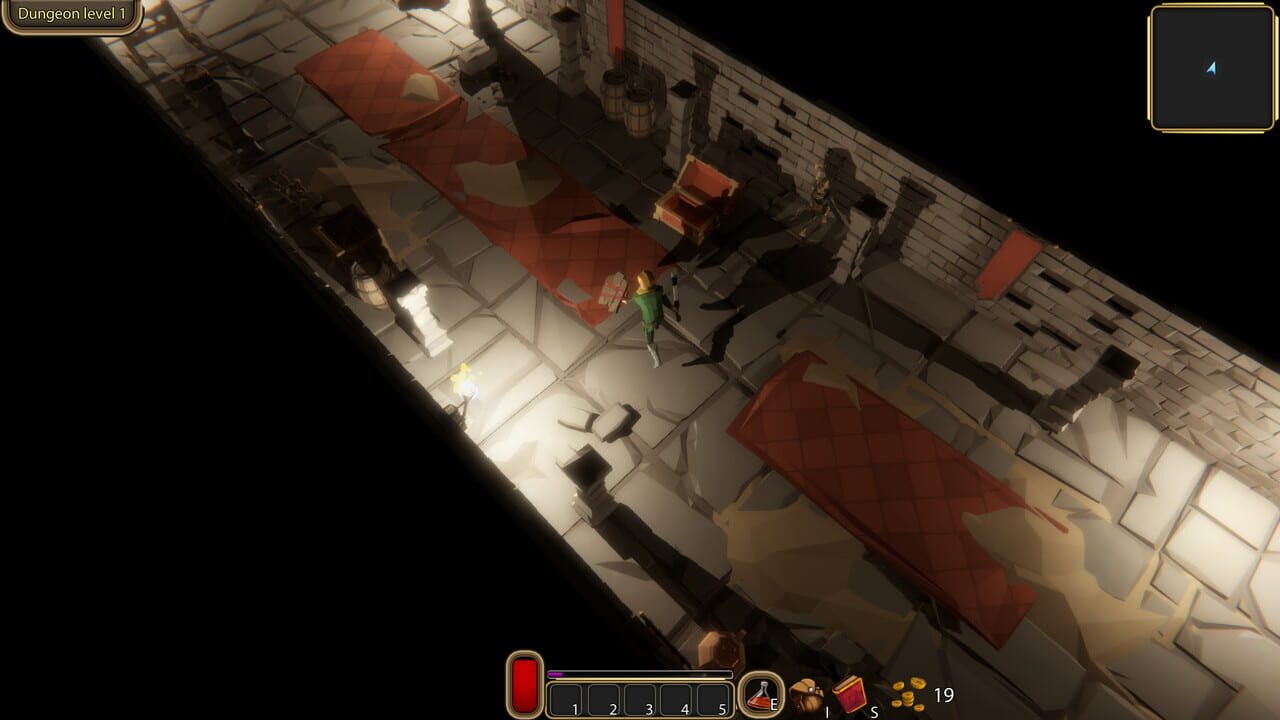Open the red spellbook icon
The width and height of the screenshot is (1280, 720).
850,694
